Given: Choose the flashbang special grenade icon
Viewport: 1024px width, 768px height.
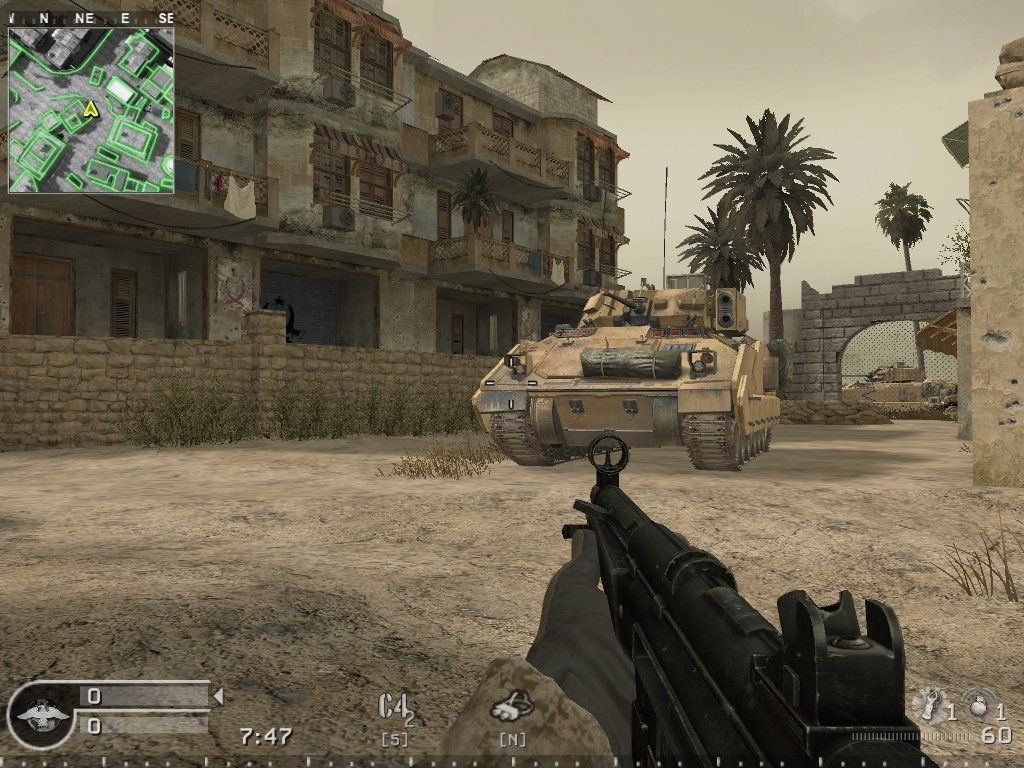Looking at the screenshot, I should point(930,705).
